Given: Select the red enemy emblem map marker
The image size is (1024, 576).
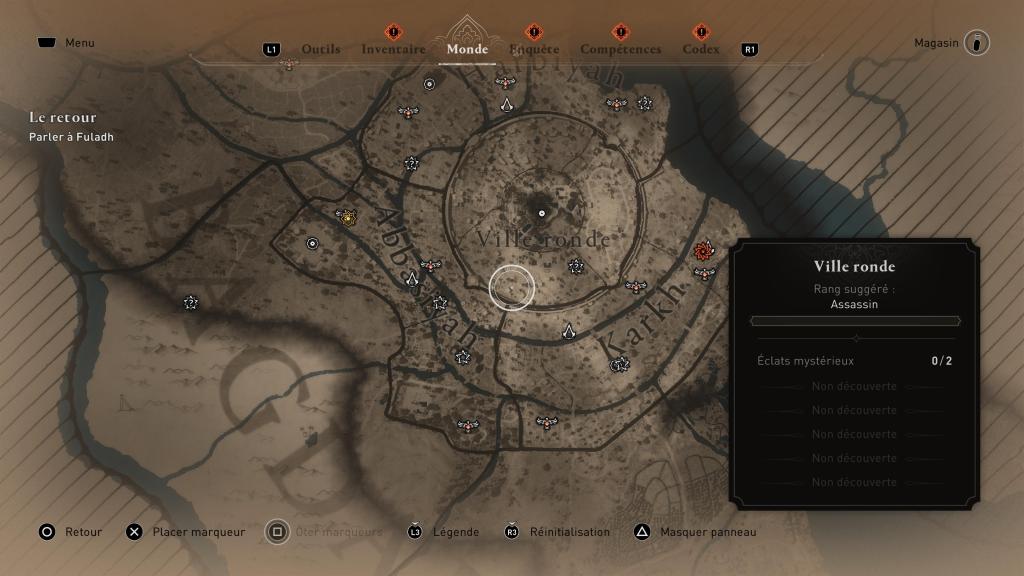Looking at the screenshot, I should (704, 250).
